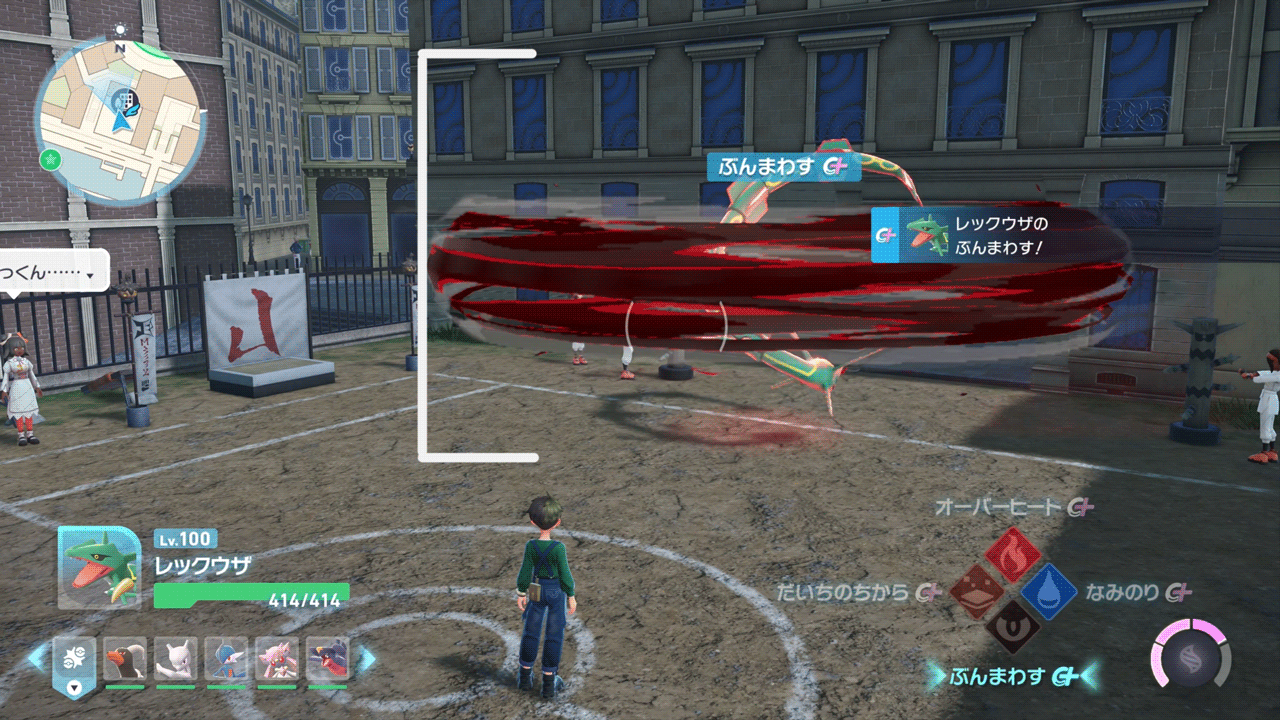The image size is (1280, 720).
Task: Click the left arrow beside the party bar
Action: coord(36,658)
